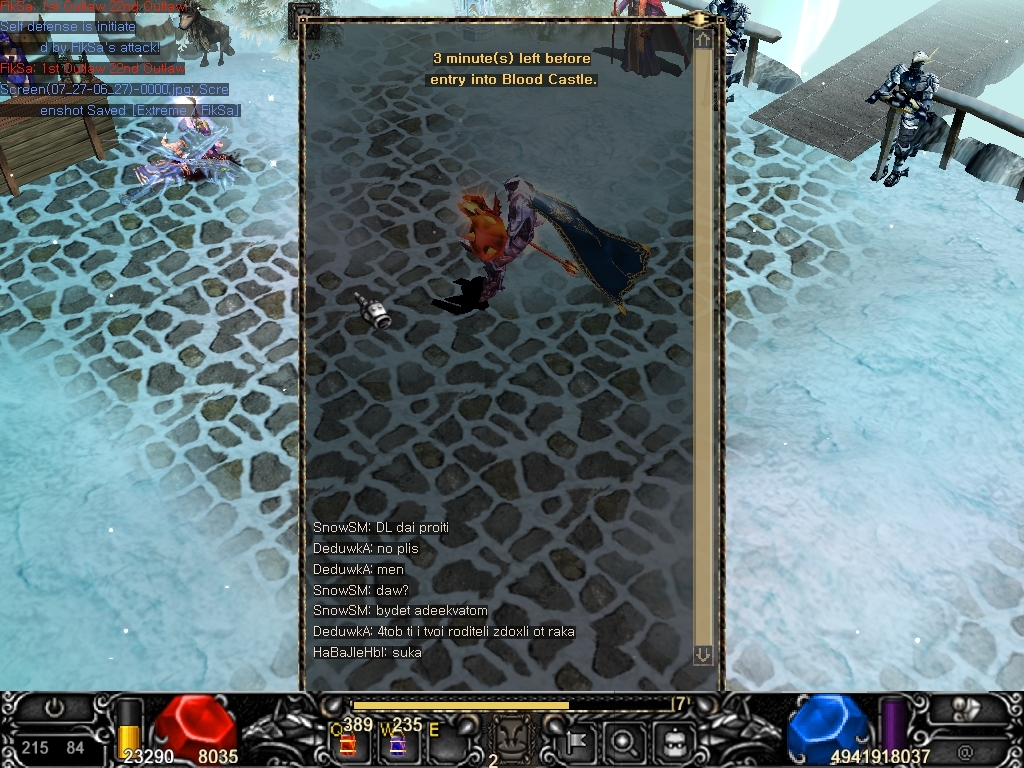Click the @ button in the corner

pos(965,750)
